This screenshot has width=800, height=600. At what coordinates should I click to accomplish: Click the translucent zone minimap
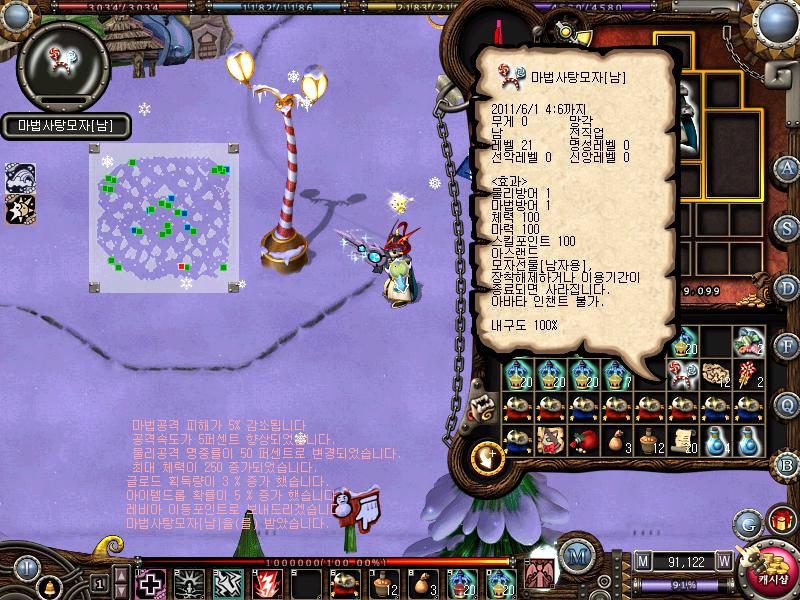click(165, 217)
